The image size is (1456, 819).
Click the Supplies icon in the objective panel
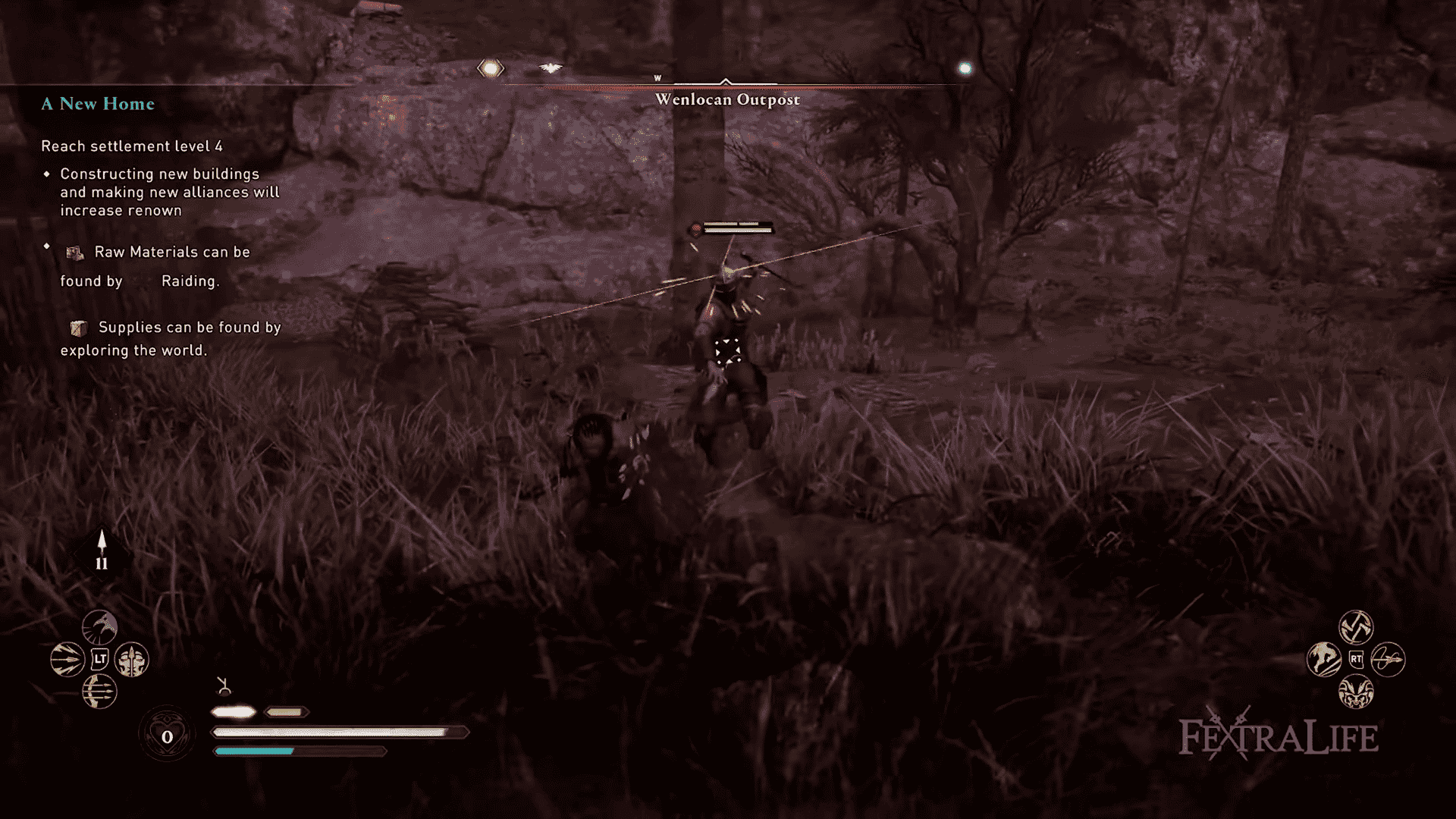(x=78, y=328)
